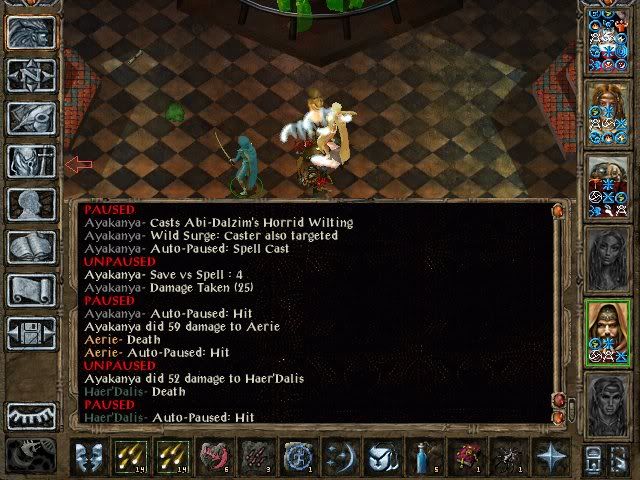Screen dimensions: 640x480
Task: Click the return-to-game button atop the sidebar
Action: 30,32
